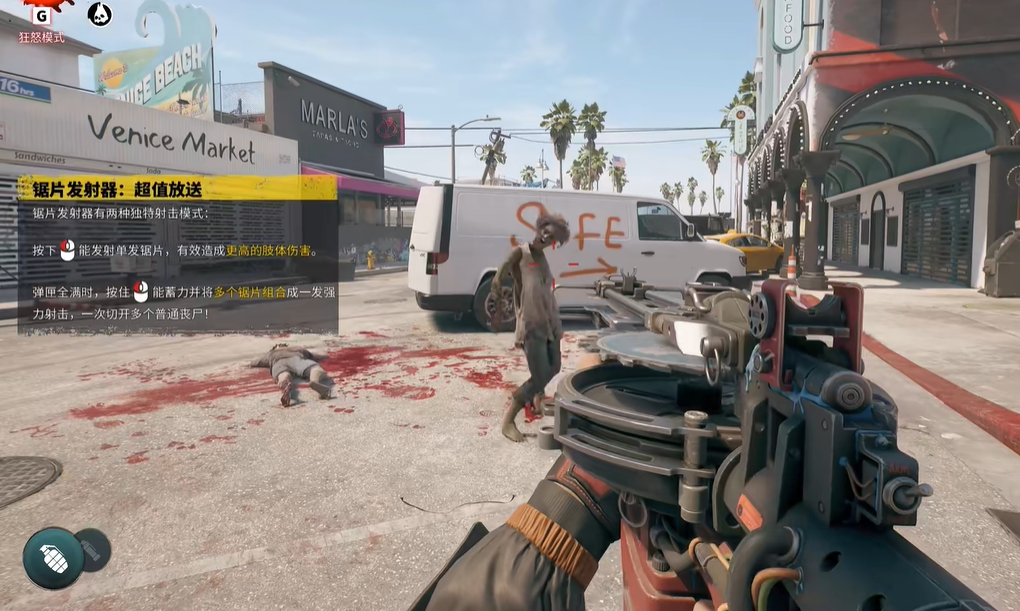The image size is (1020, 611).
Task: Click the yellow 锯片发射器 tutorial title banner
Action: [177, 188]
